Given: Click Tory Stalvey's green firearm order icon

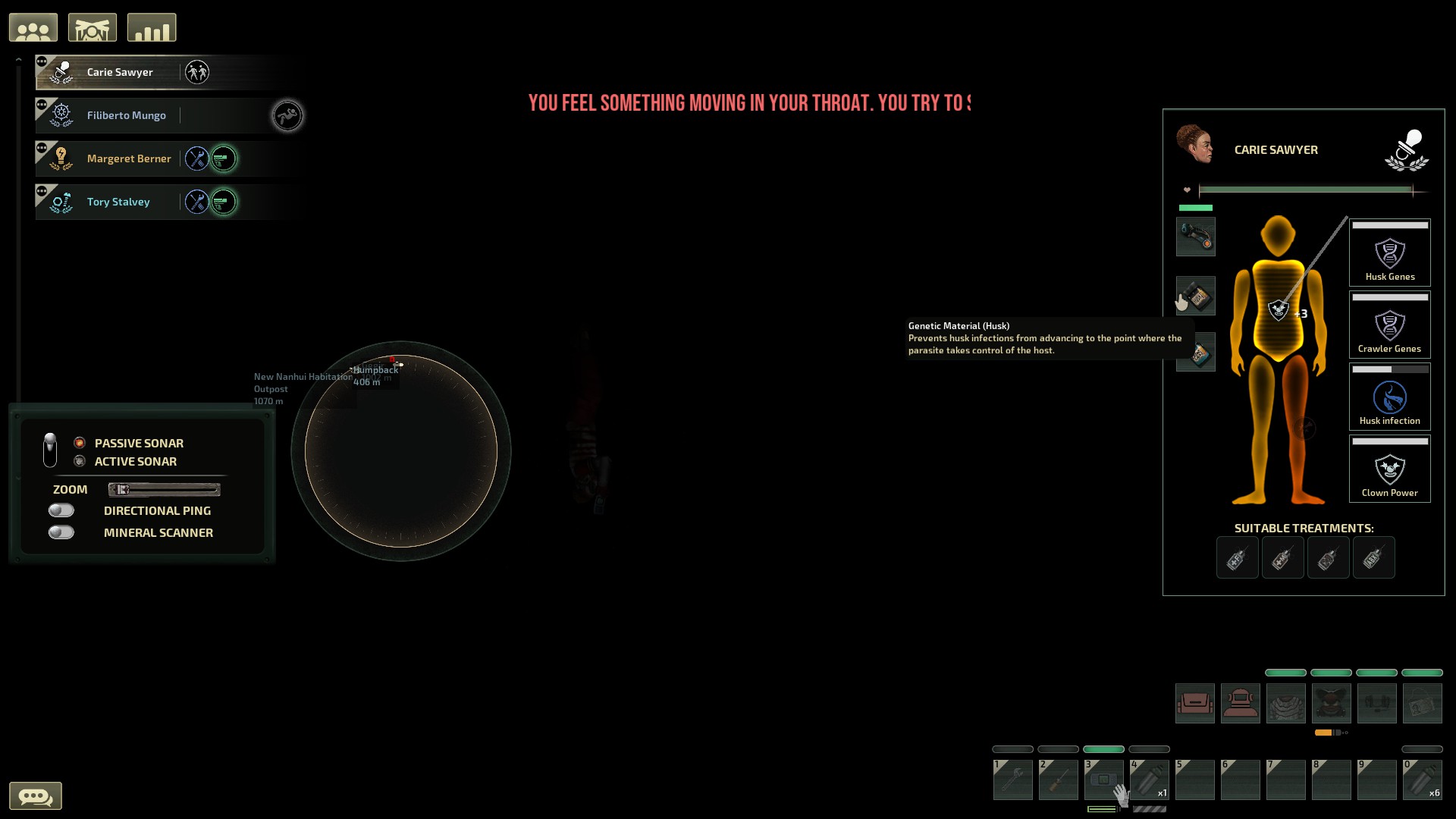Looking at the screenshot, I should pos(224,202).
